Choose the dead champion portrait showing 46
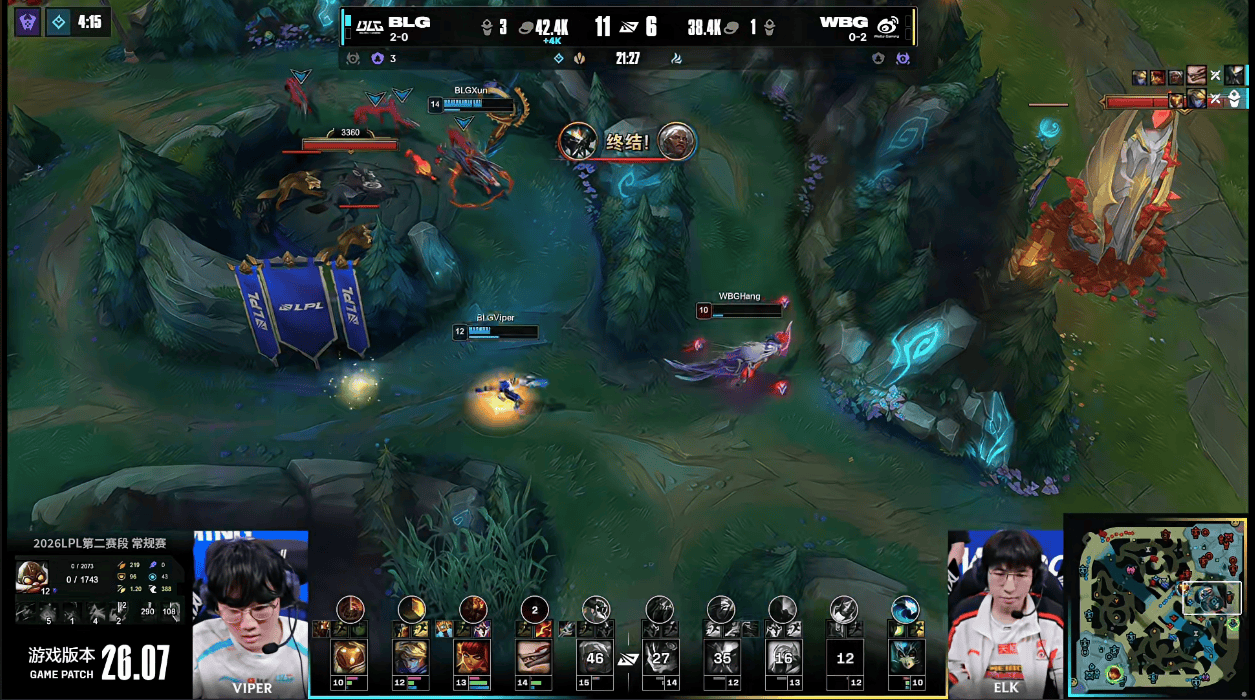 coord(597,658)
